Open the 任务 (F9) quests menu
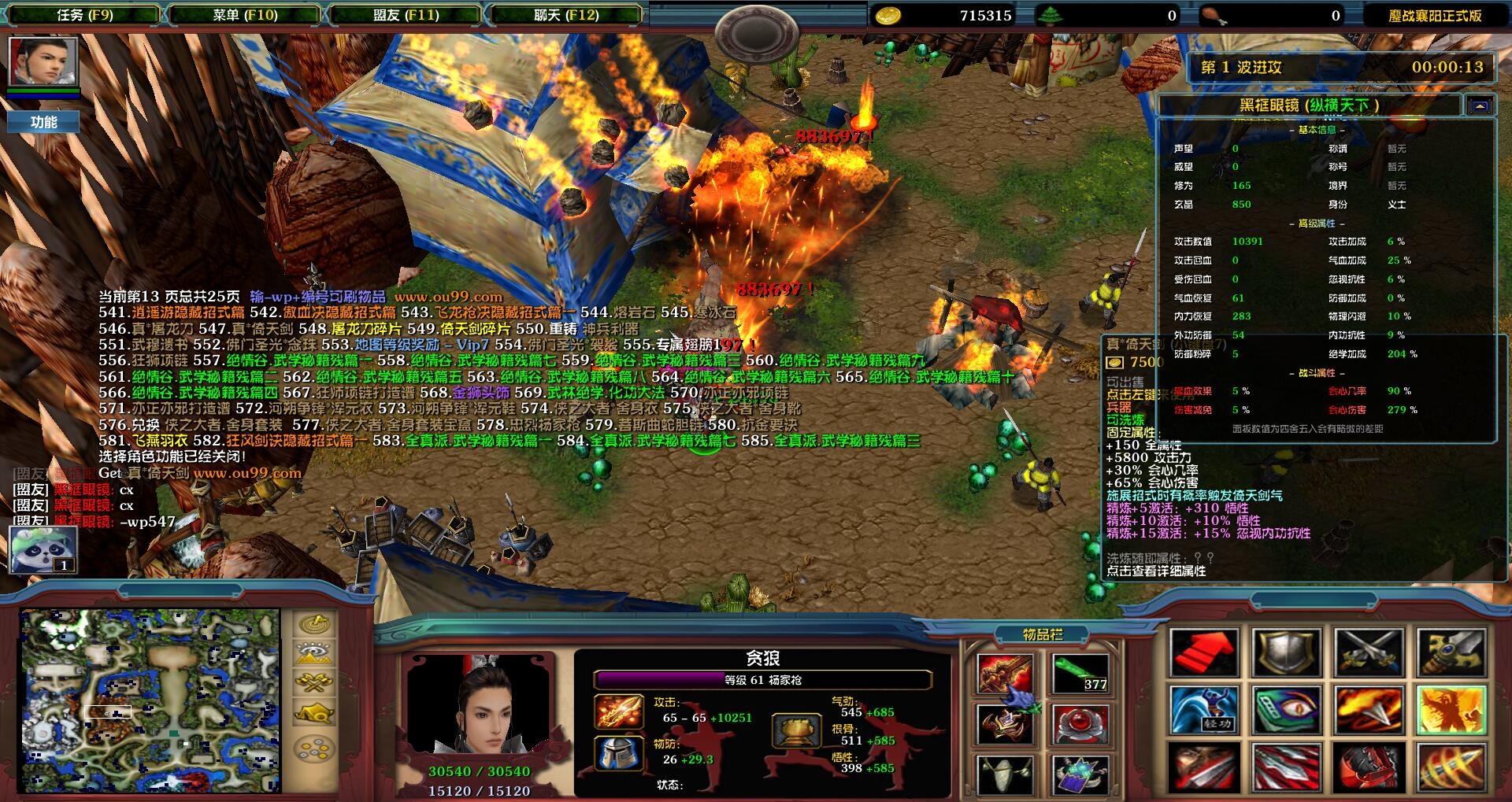Image resolution: width=1512 pixels, height=802 pixels. [x=84, y=15]
